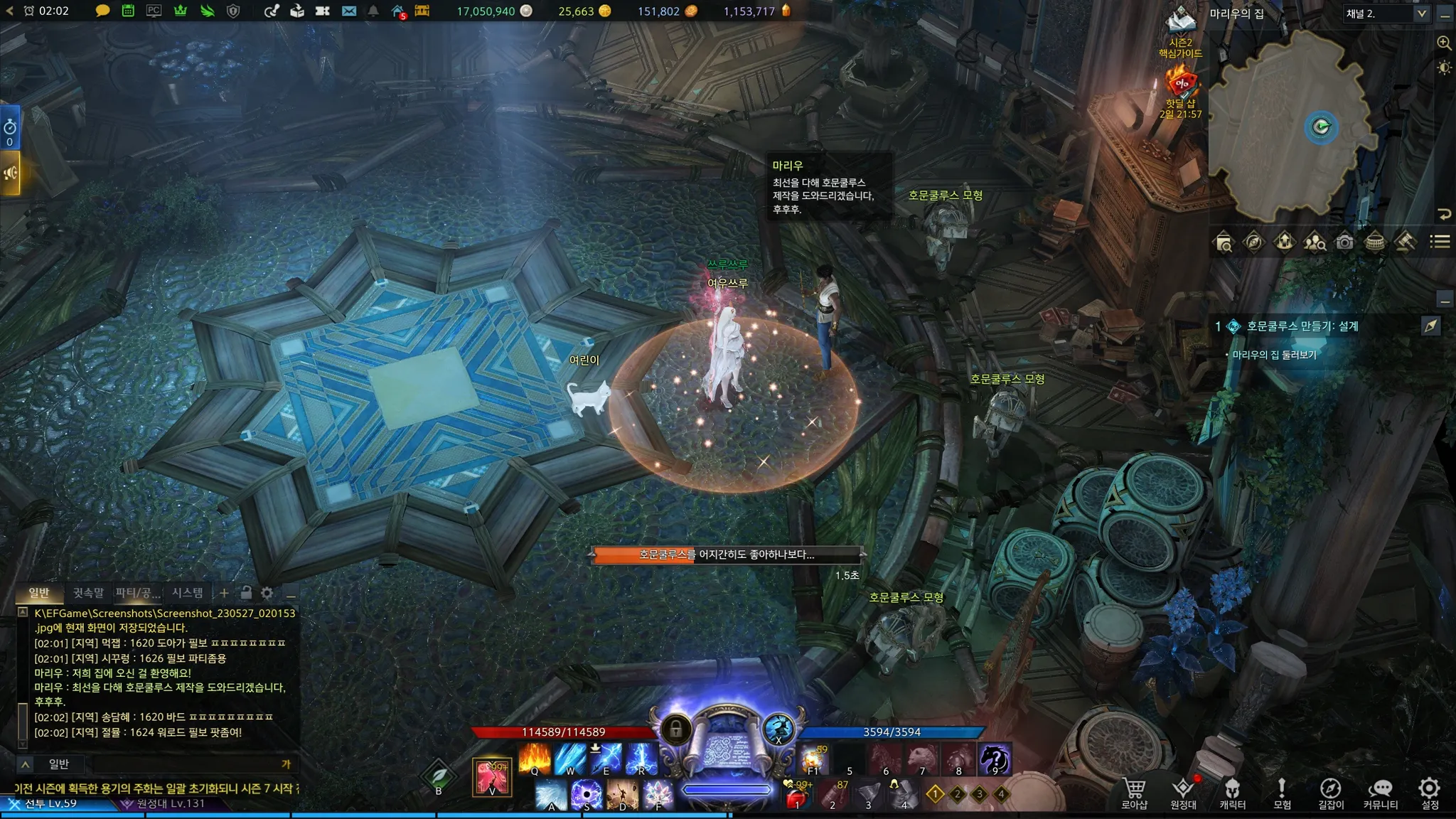Open the auction gavel icon below minimap
Image resolution: width=1456 pixels, height=819 pixels.
[1404, 242]
